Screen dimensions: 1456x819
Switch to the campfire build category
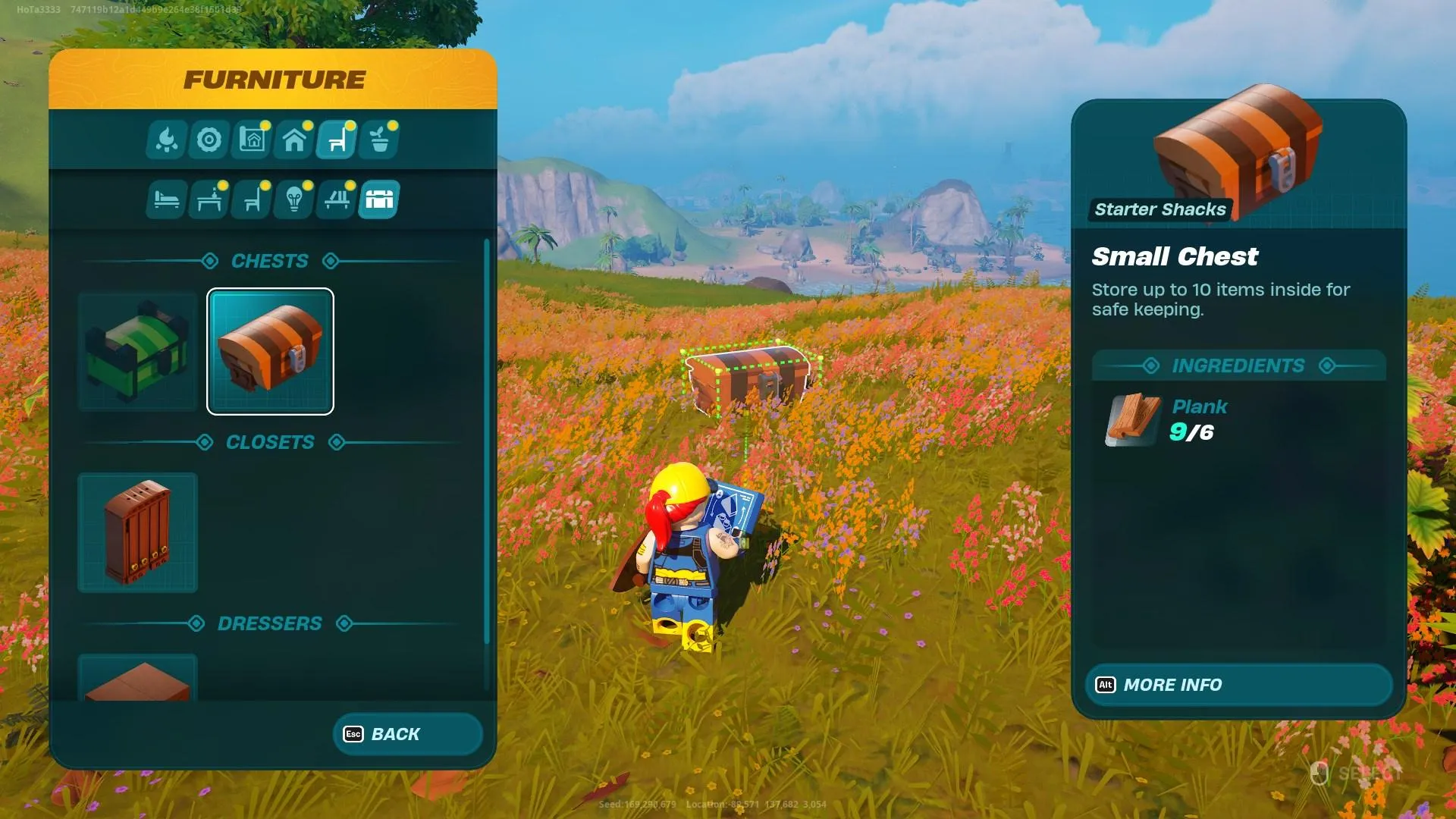(x=167, y=140)
